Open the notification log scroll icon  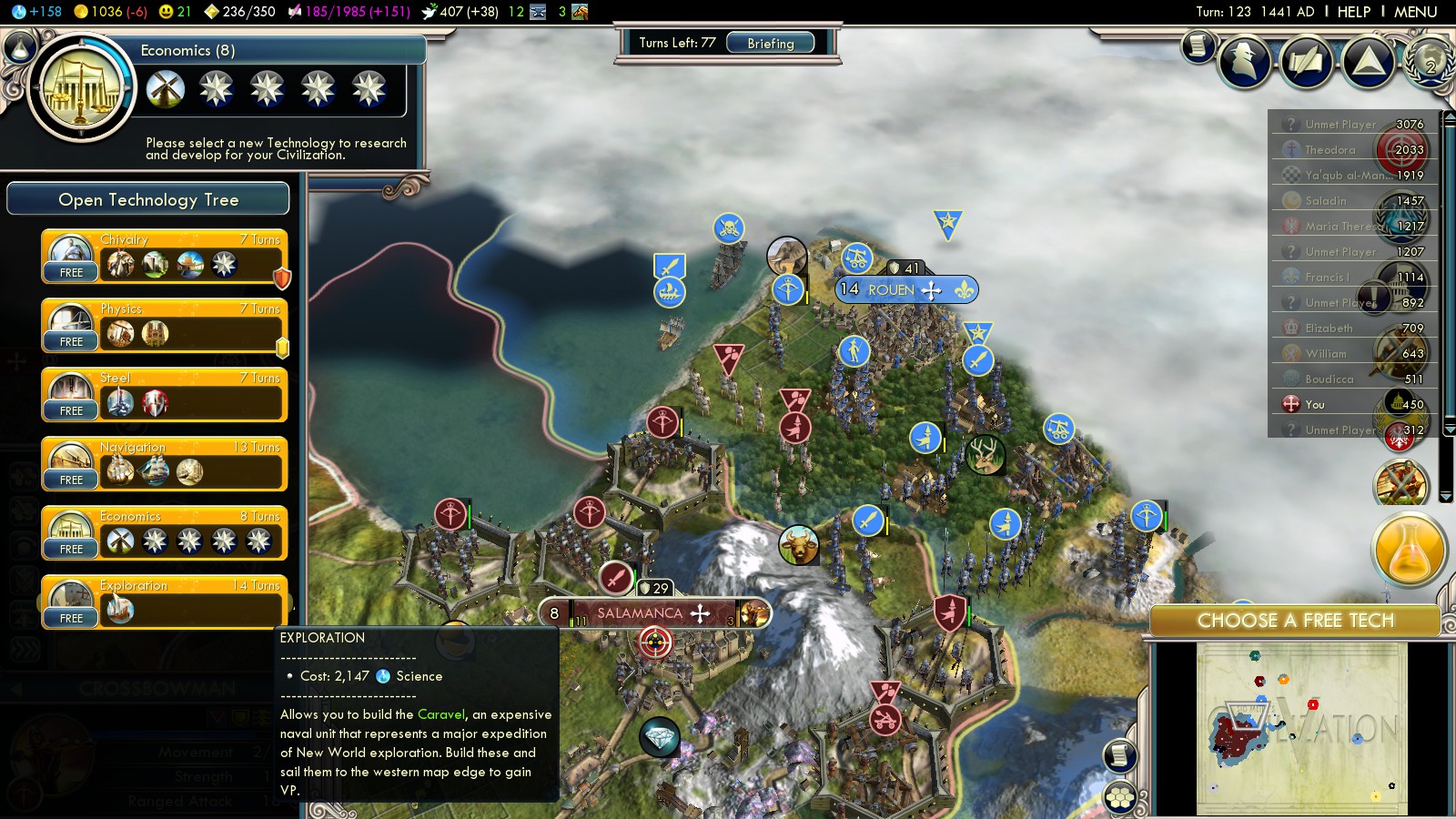[x=1198, y=45]
